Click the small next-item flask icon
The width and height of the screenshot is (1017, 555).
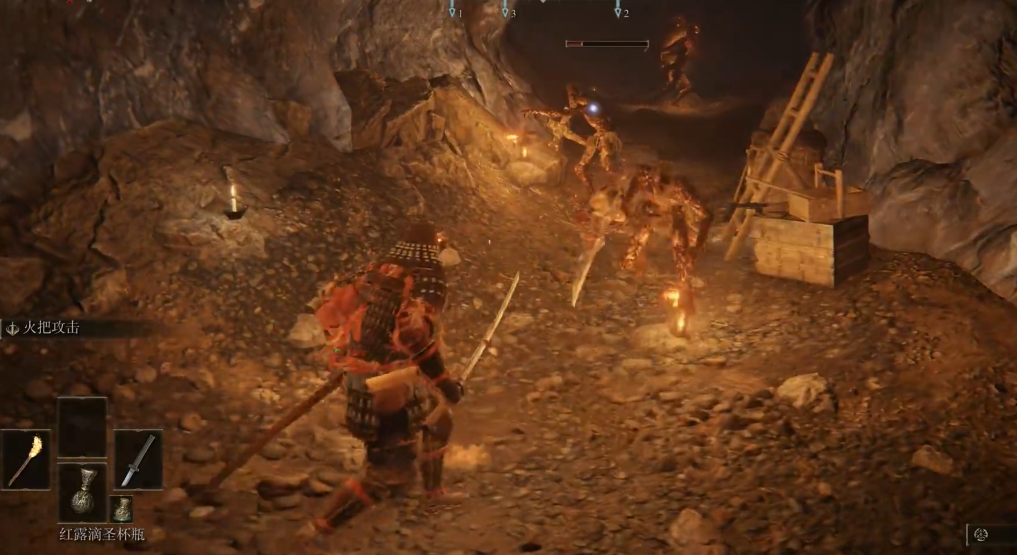tap(121, 507)
